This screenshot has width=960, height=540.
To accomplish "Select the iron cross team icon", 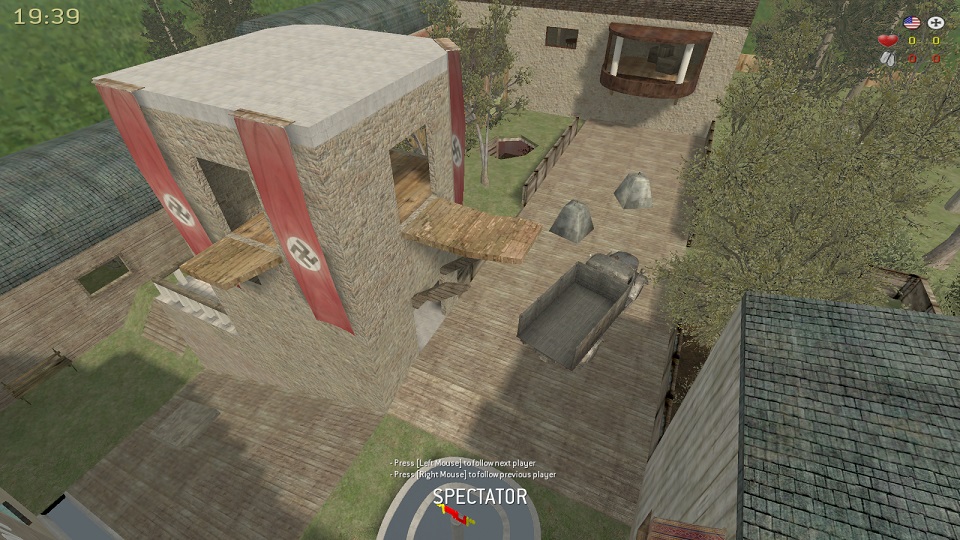I will (936, 22).
